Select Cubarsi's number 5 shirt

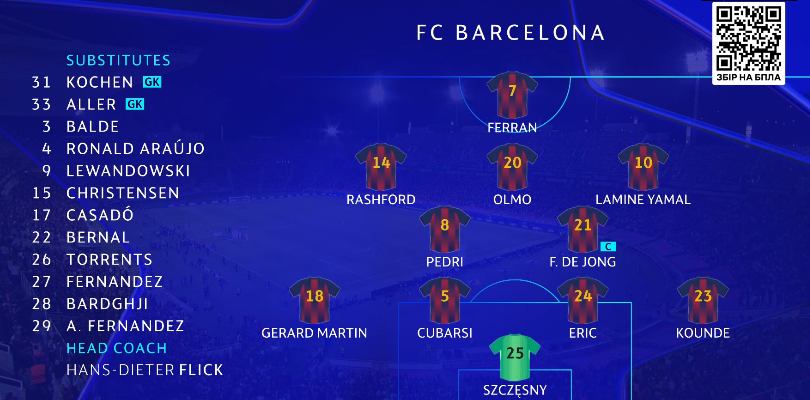[445, 299]
